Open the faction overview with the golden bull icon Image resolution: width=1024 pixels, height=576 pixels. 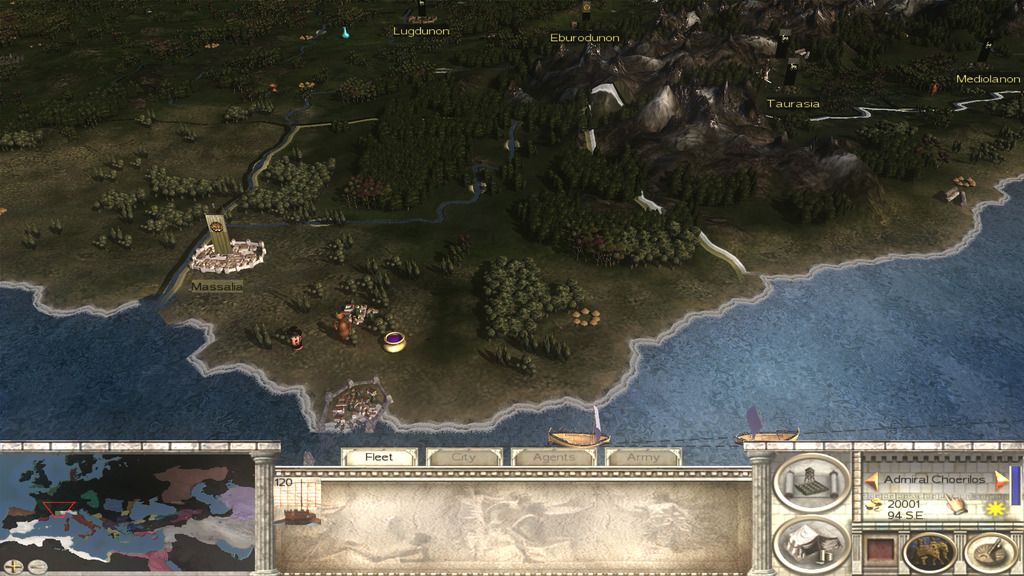pyautogui.click(x=928, y=551)
